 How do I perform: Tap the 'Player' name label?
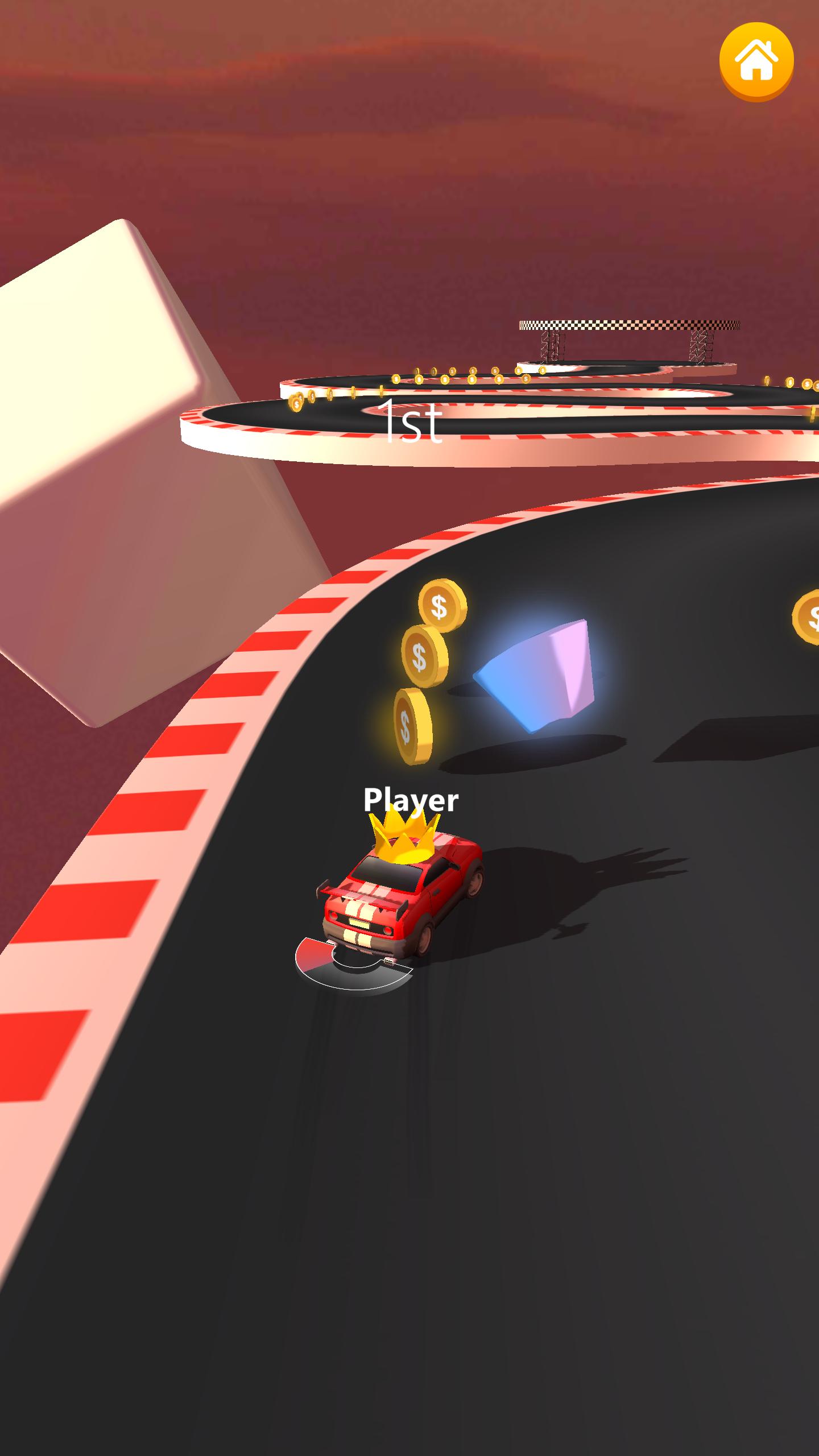point(411,800)
